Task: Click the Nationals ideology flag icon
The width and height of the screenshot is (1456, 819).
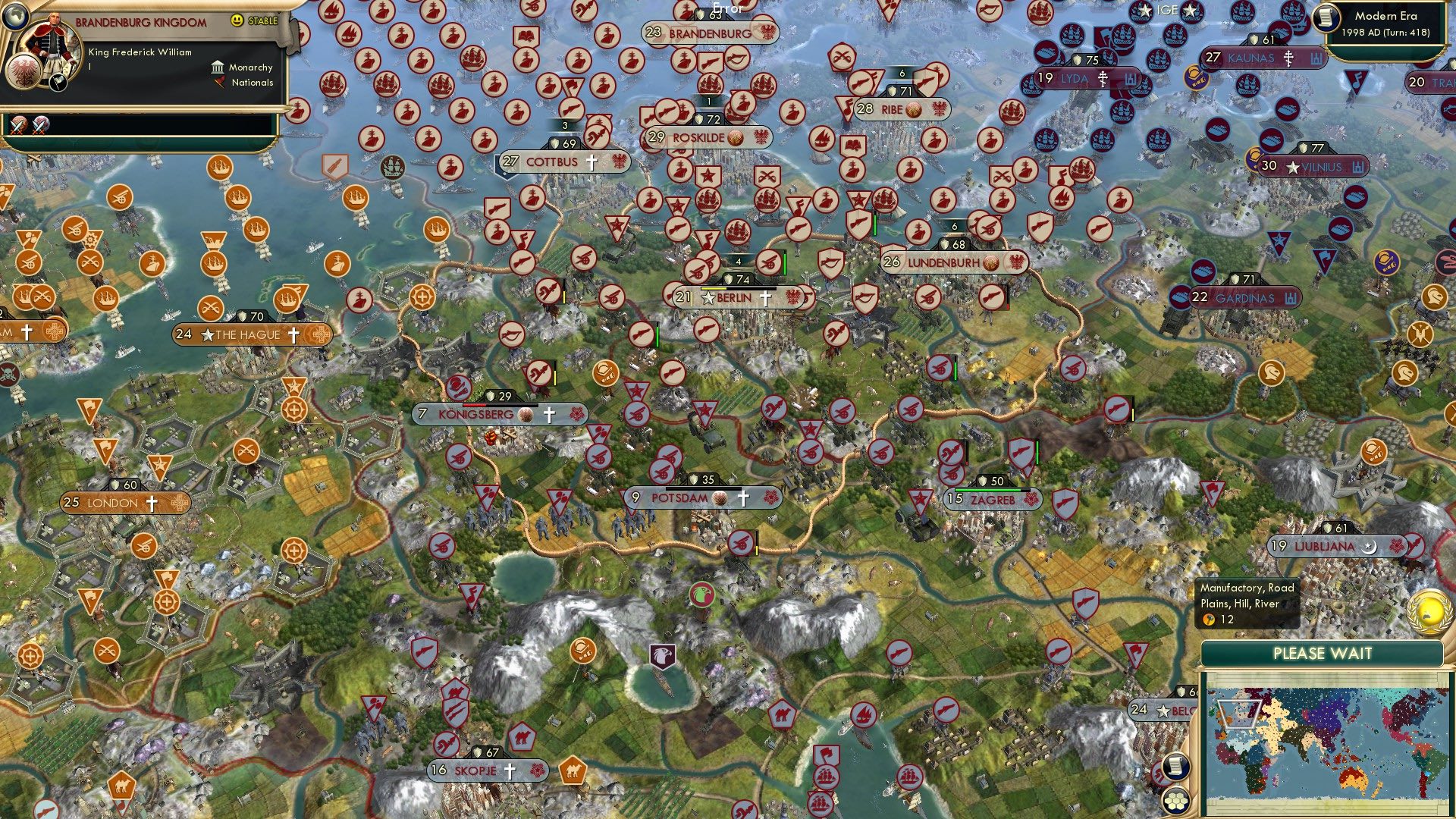Action: point(220,82)
